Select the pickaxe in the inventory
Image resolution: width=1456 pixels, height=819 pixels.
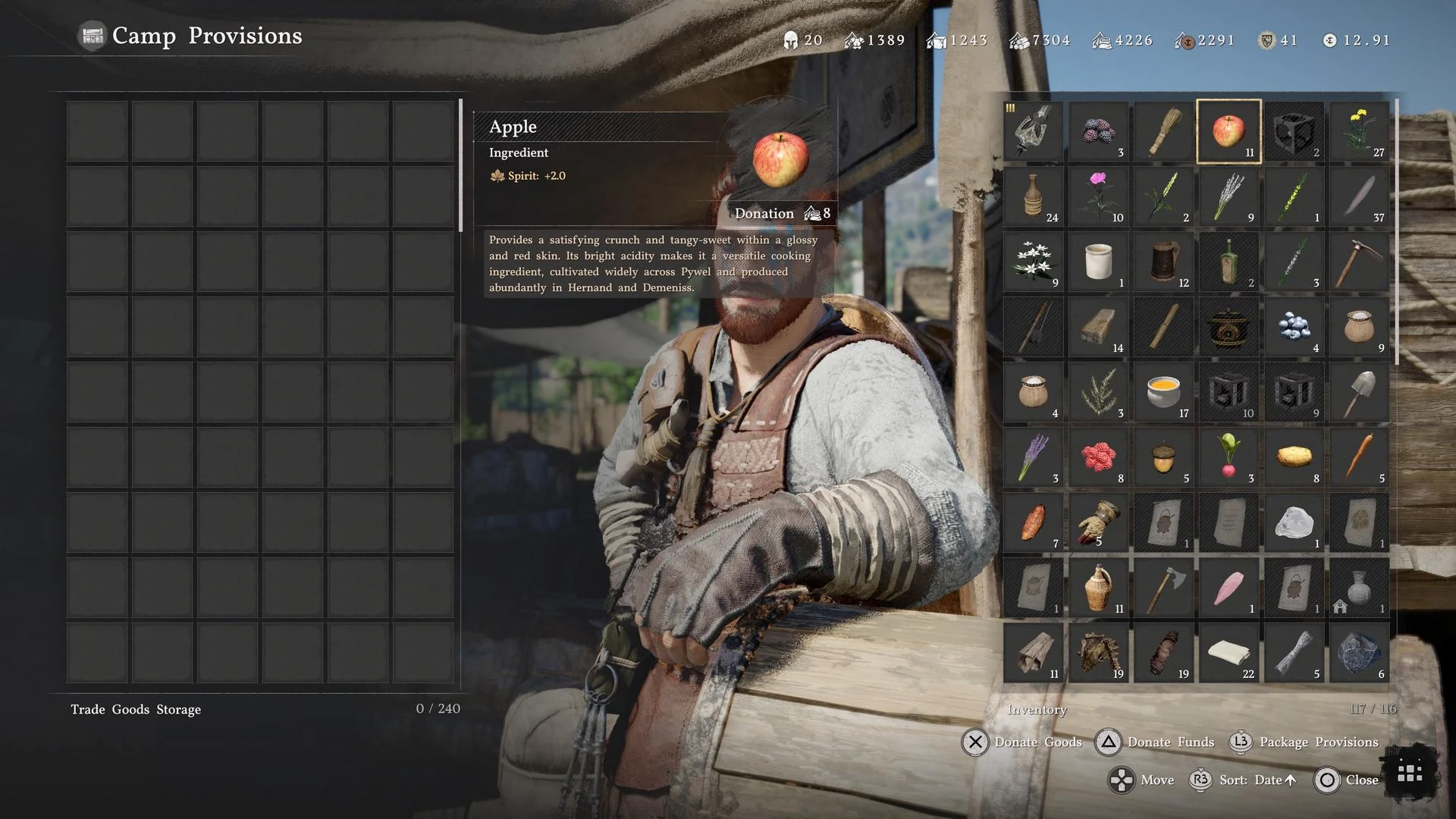tap(1359, 262)
